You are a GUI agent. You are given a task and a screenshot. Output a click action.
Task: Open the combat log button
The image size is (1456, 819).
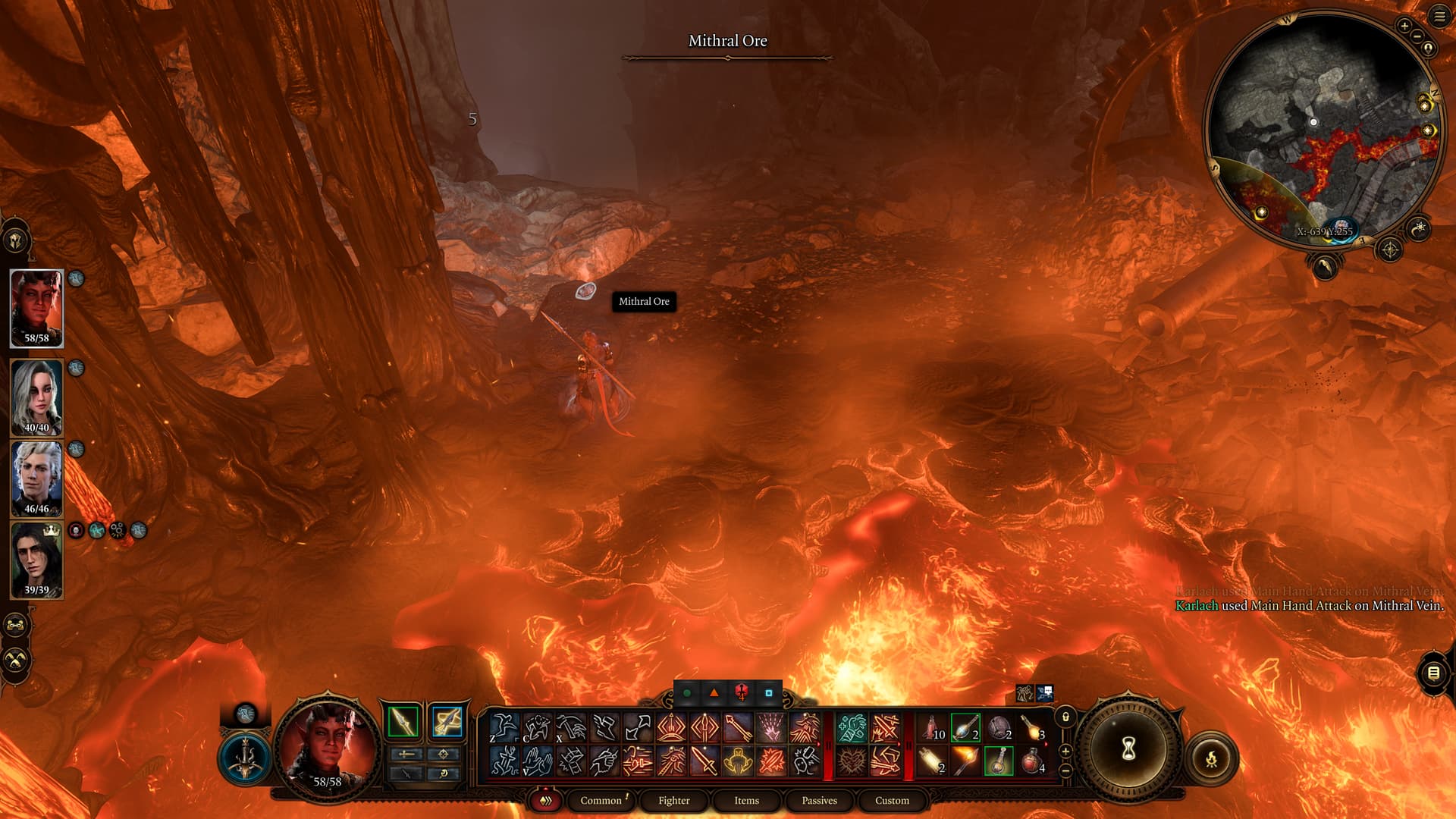[x=1433, y=673]
